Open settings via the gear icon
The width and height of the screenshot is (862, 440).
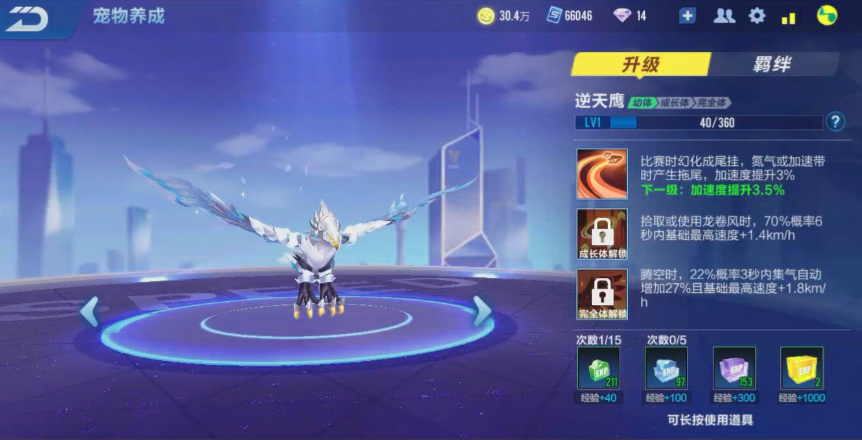pyautogui.click(x=757, y=16)
